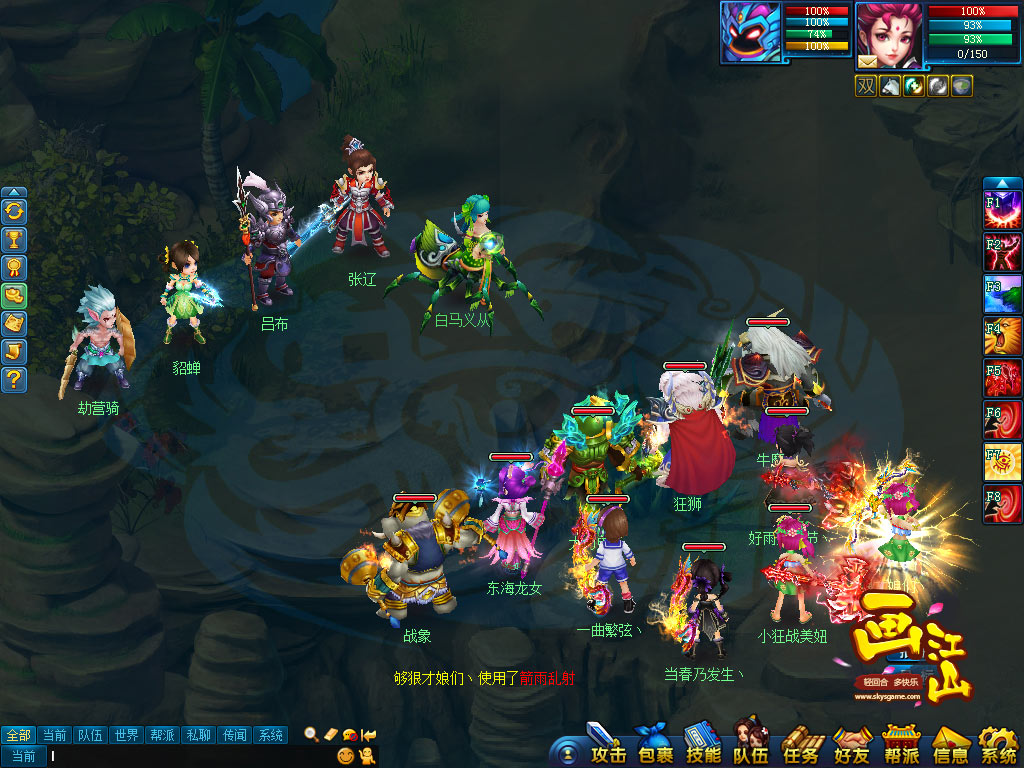Image resolution: width=1024 pixels, height=768 pixels.
Task: Use the F7 golden skill
Action: coord(1003,463)
